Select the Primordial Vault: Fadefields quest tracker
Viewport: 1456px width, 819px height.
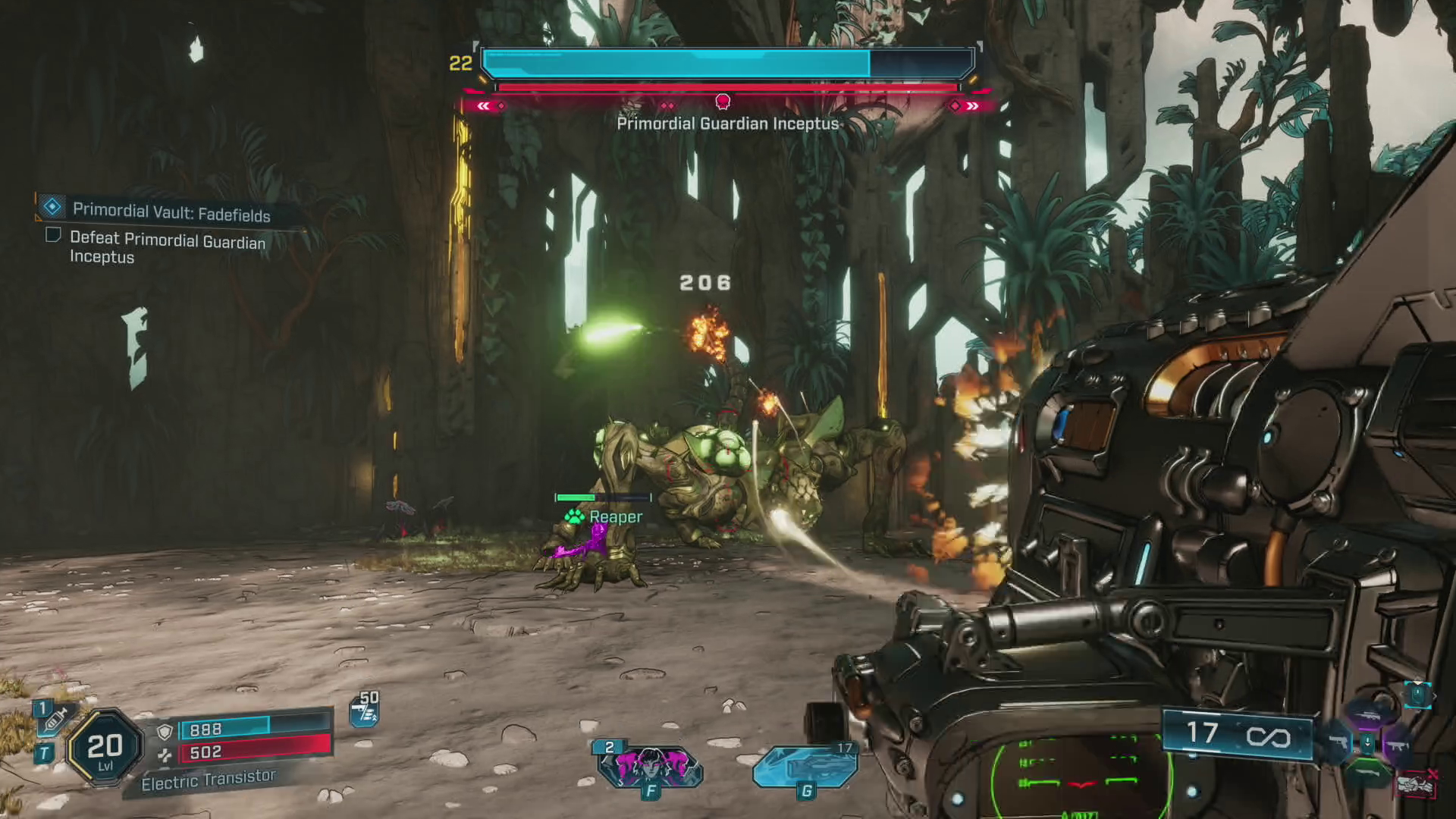[171, 212]
